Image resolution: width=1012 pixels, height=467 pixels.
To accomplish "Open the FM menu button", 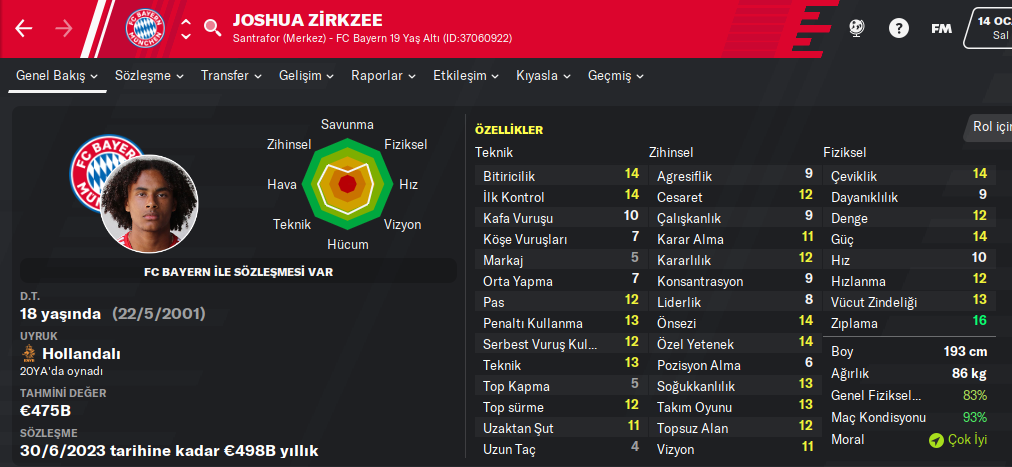I will coord(941,28).
